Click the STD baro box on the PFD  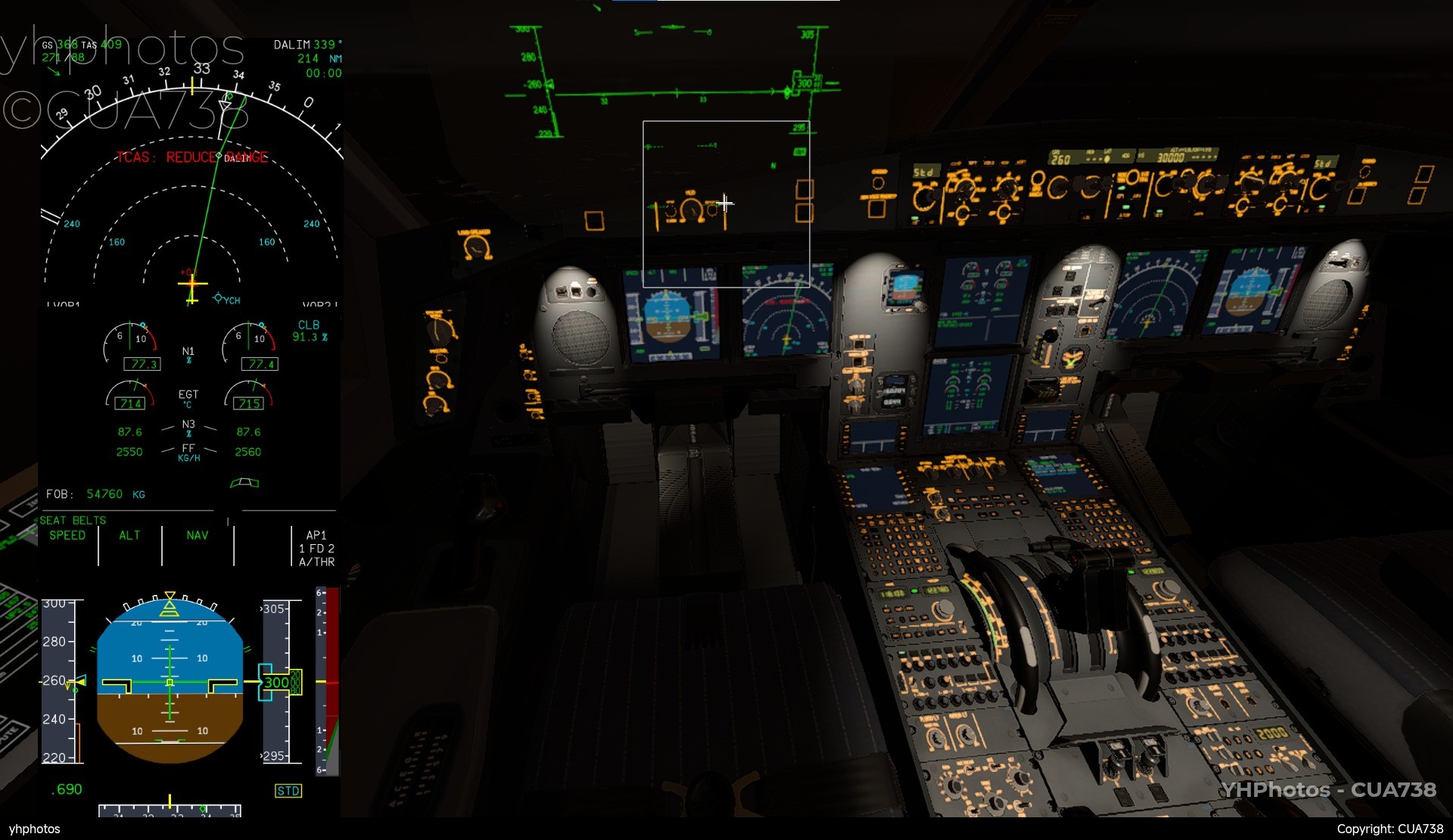288,791
